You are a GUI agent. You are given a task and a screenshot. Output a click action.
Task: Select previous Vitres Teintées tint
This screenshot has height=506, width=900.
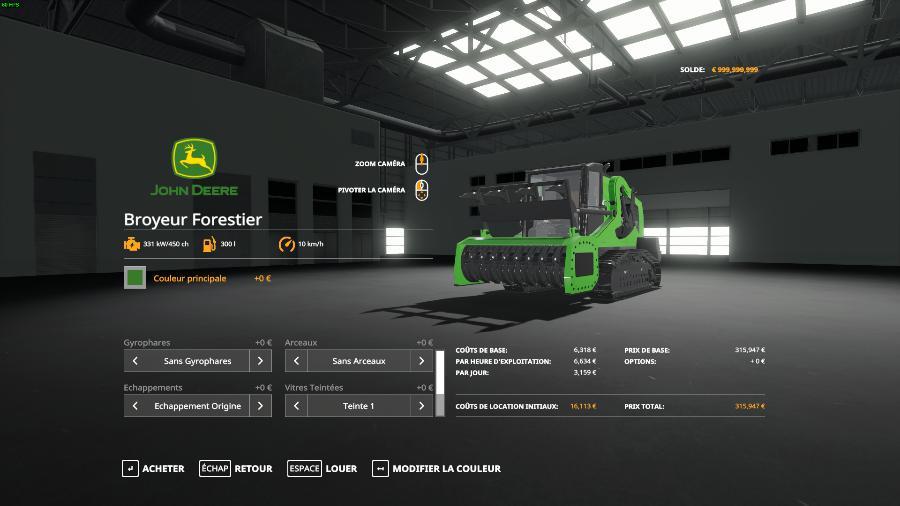pyautogui.click(x=296, y=406)
